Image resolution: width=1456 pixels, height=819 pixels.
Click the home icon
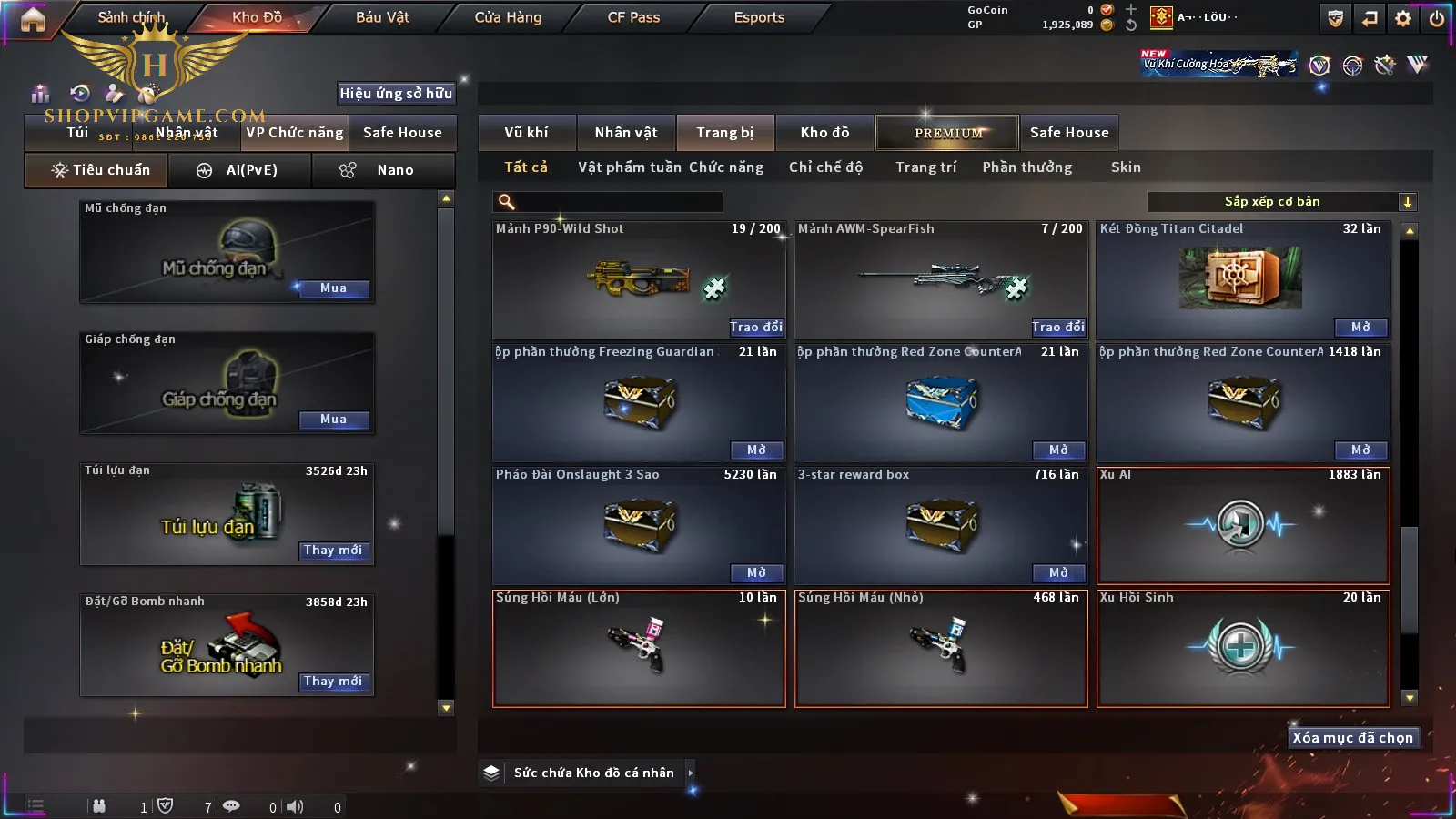pos(33,20)
